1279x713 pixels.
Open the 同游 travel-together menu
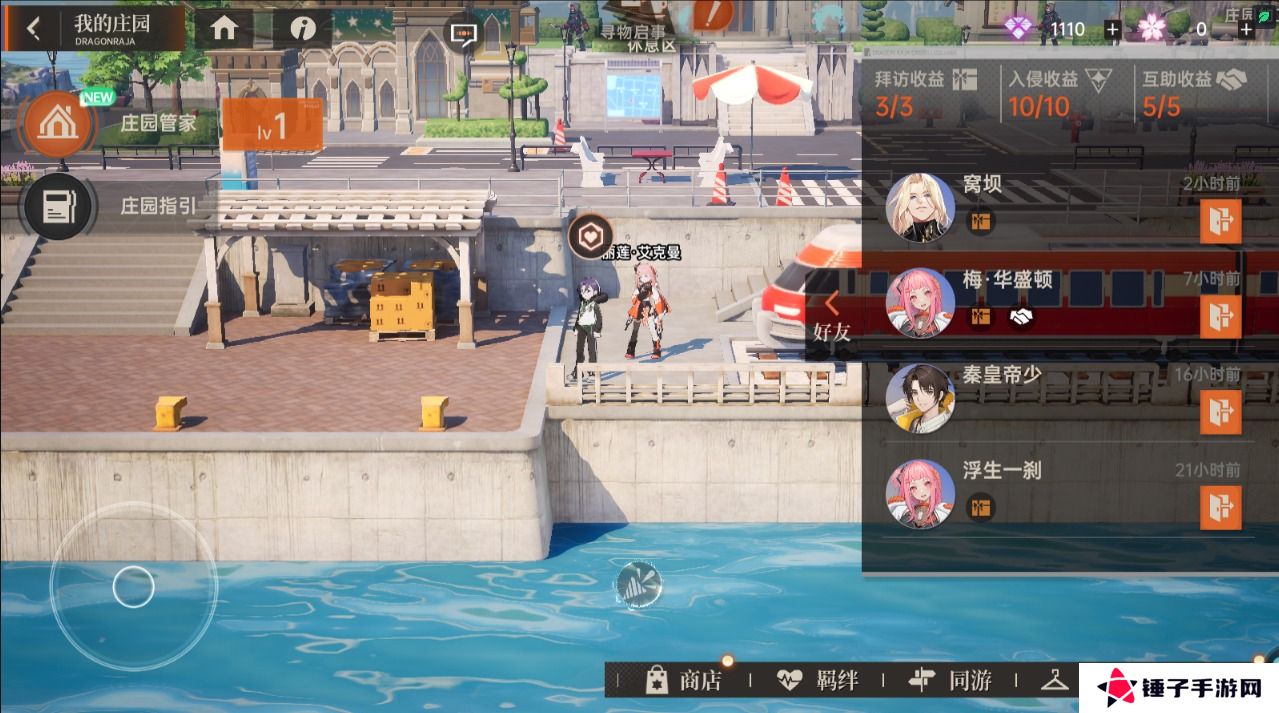(950, 681)
